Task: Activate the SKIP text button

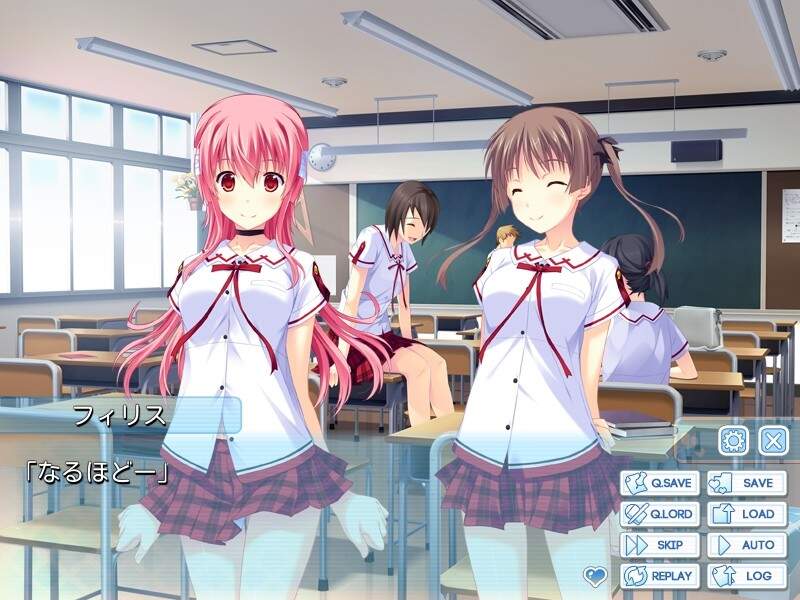Action: pos(659,545)
